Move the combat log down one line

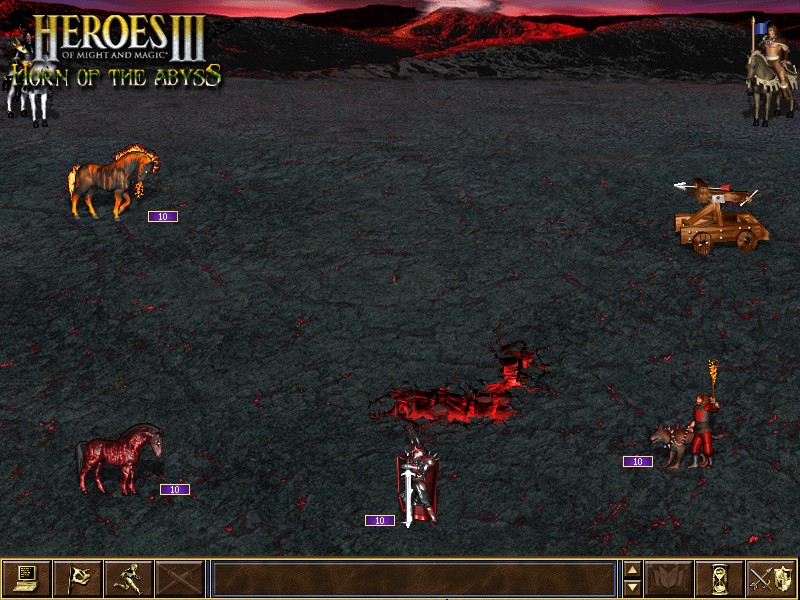pyautogui.click(x=632, y=587)
